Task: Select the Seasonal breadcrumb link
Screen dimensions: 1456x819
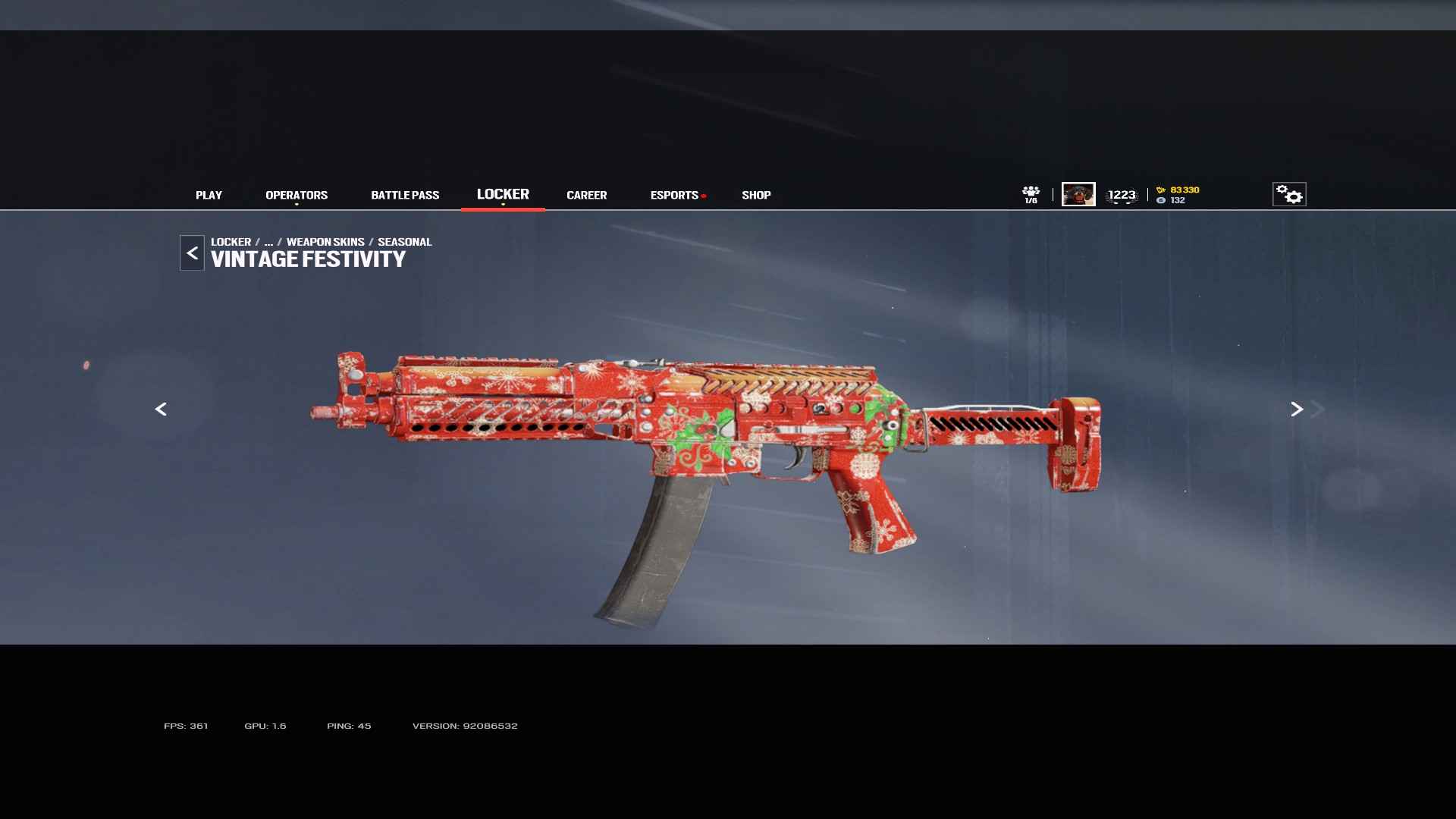Action: click(404, 242)
